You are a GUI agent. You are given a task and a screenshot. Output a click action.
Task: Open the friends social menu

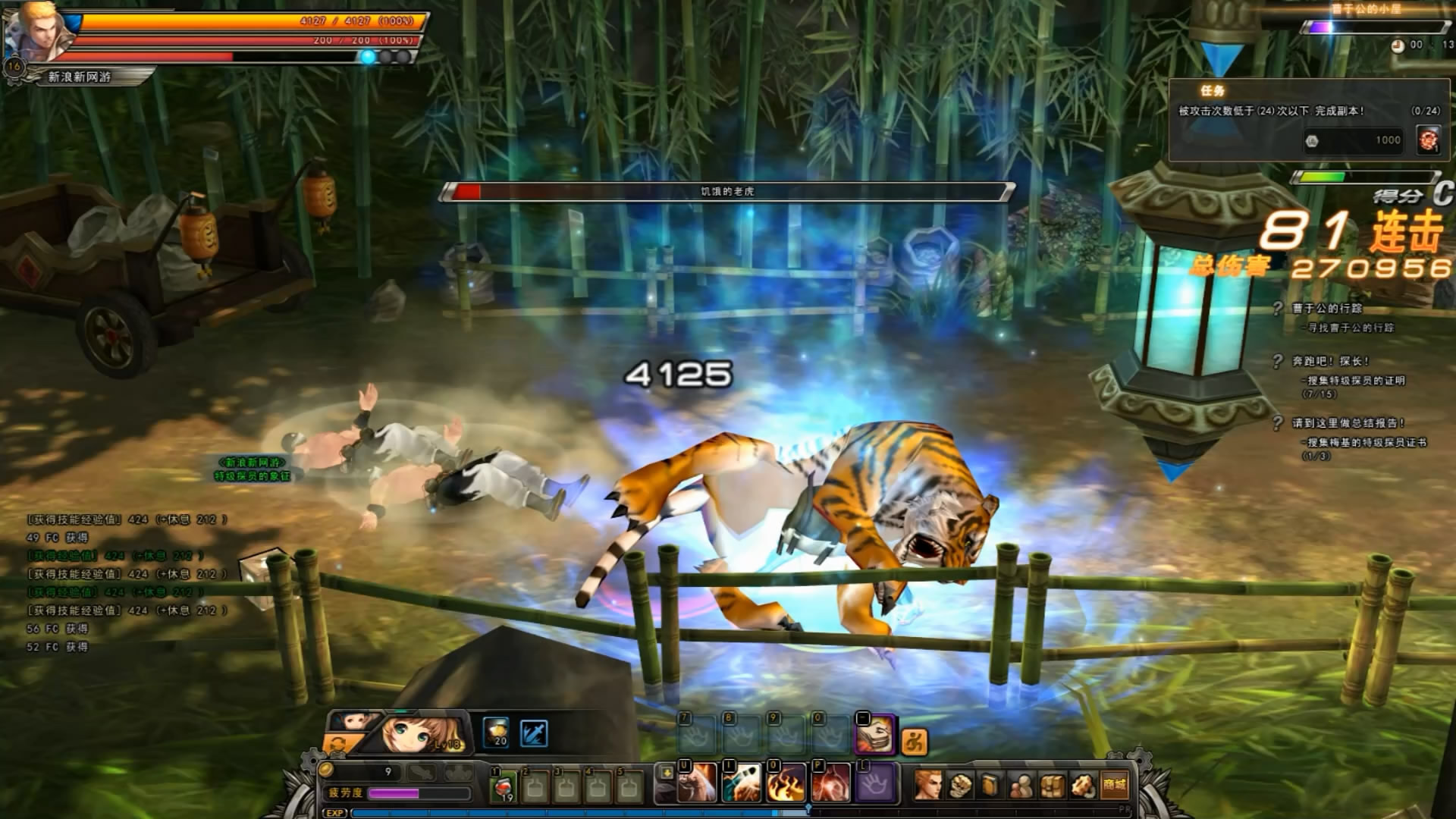coord(1021,785)
